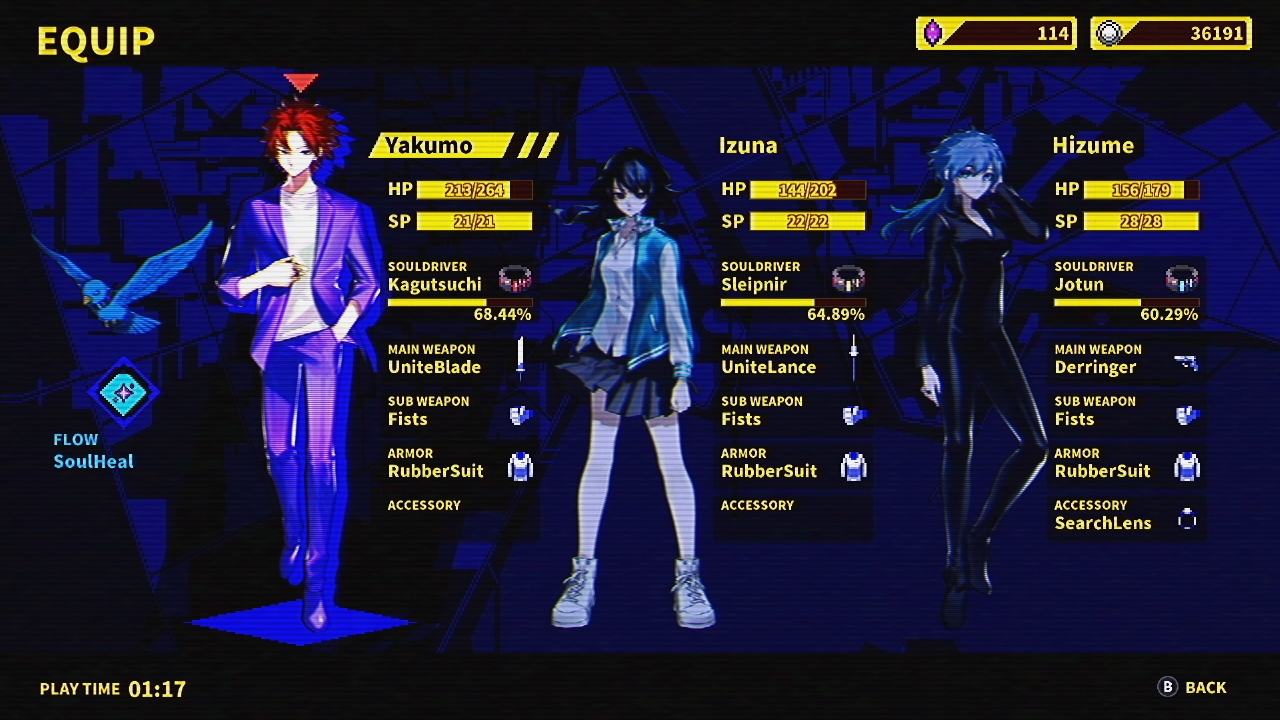This screenshot has width=1280, height=720.
Task: Click the SoulHeal FLOW diamond icon
Action: (x=123, y=394)
